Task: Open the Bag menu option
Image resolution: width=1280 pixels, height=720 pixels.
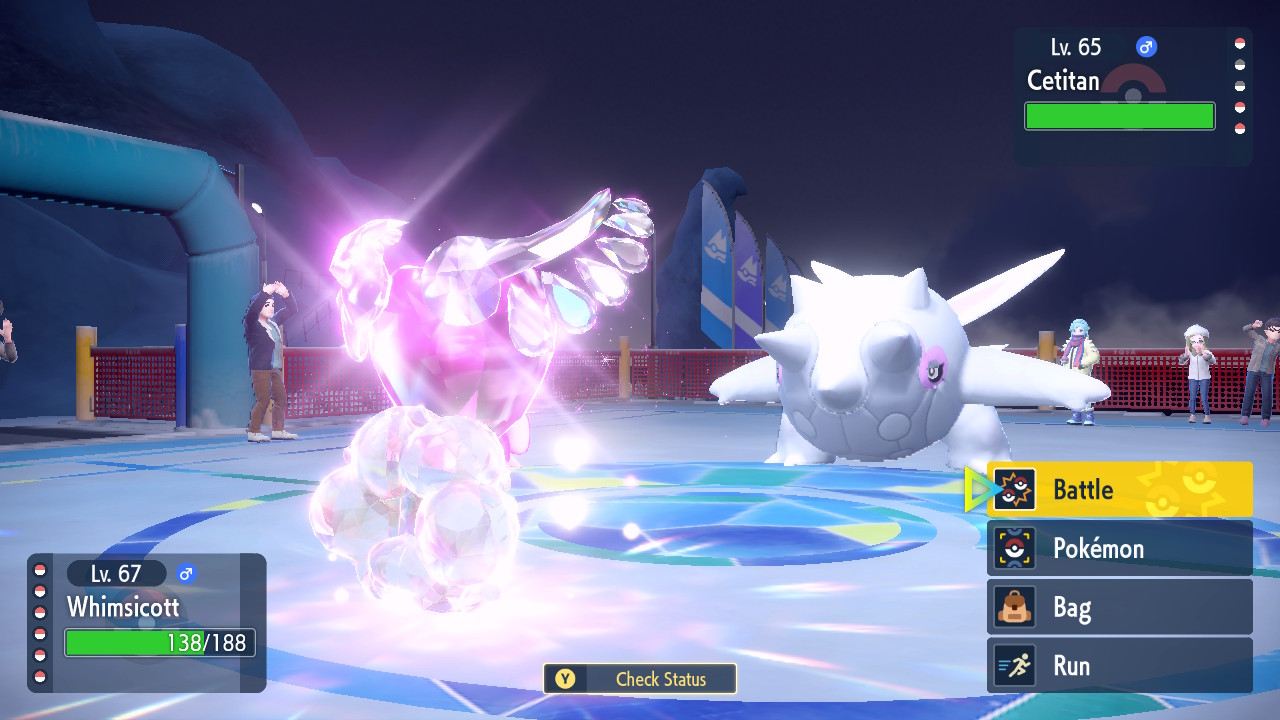Action: (x=1119, y=607)
